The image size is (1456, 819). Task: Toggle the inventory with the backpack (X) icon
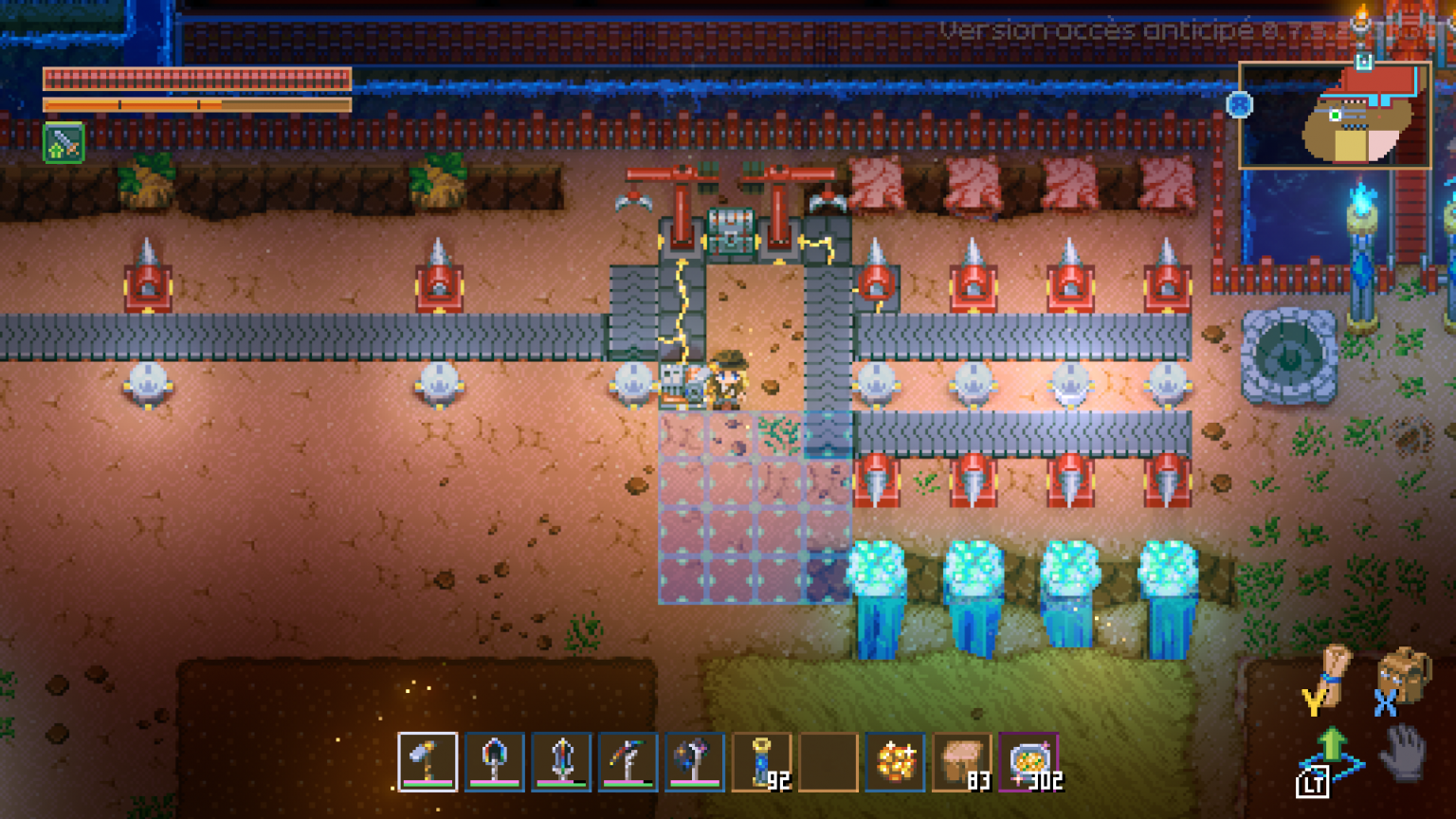1403,675
